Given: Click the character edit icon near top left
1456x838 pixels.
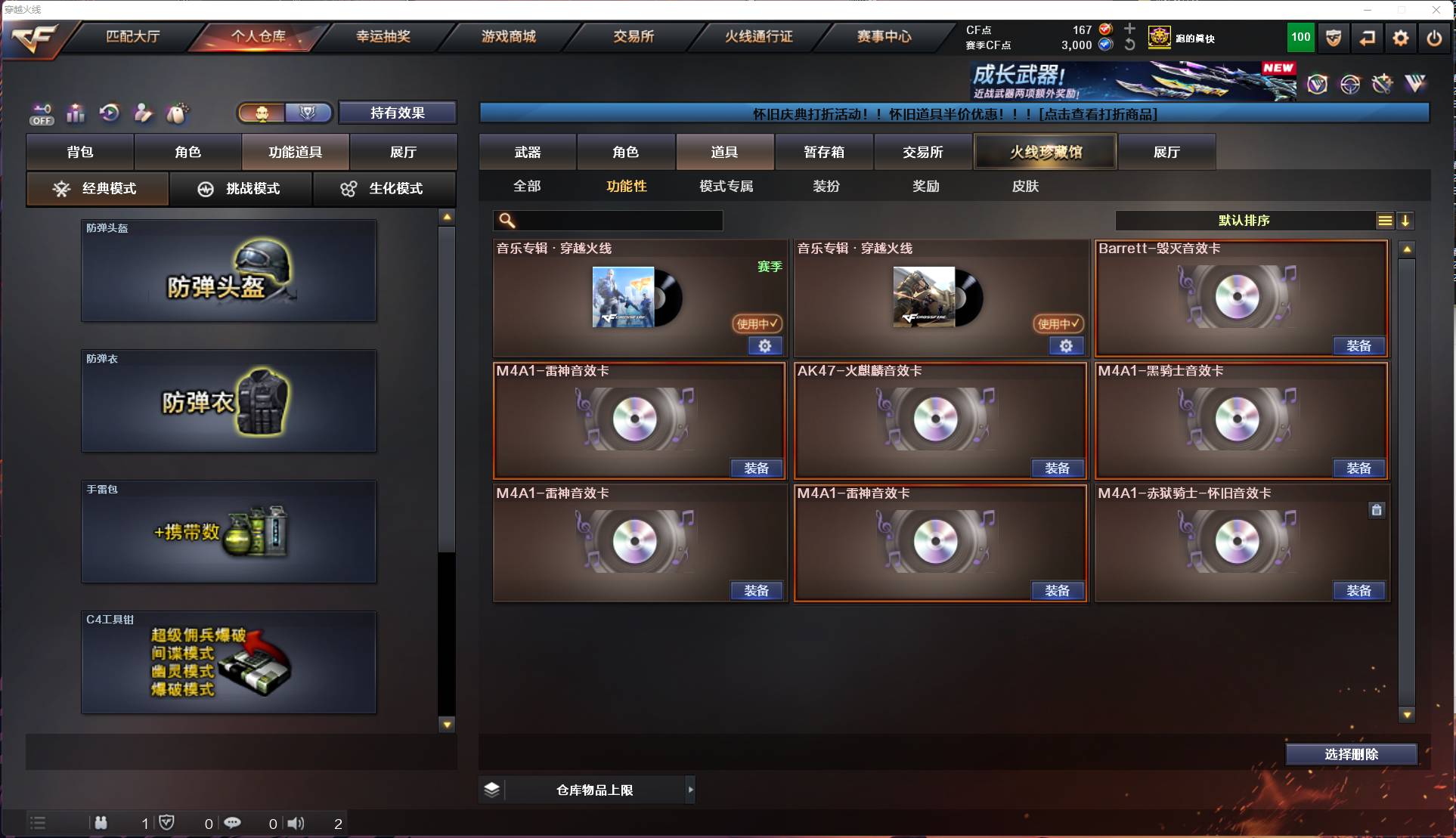Looking at the screenshot, I should click(143, 113).
